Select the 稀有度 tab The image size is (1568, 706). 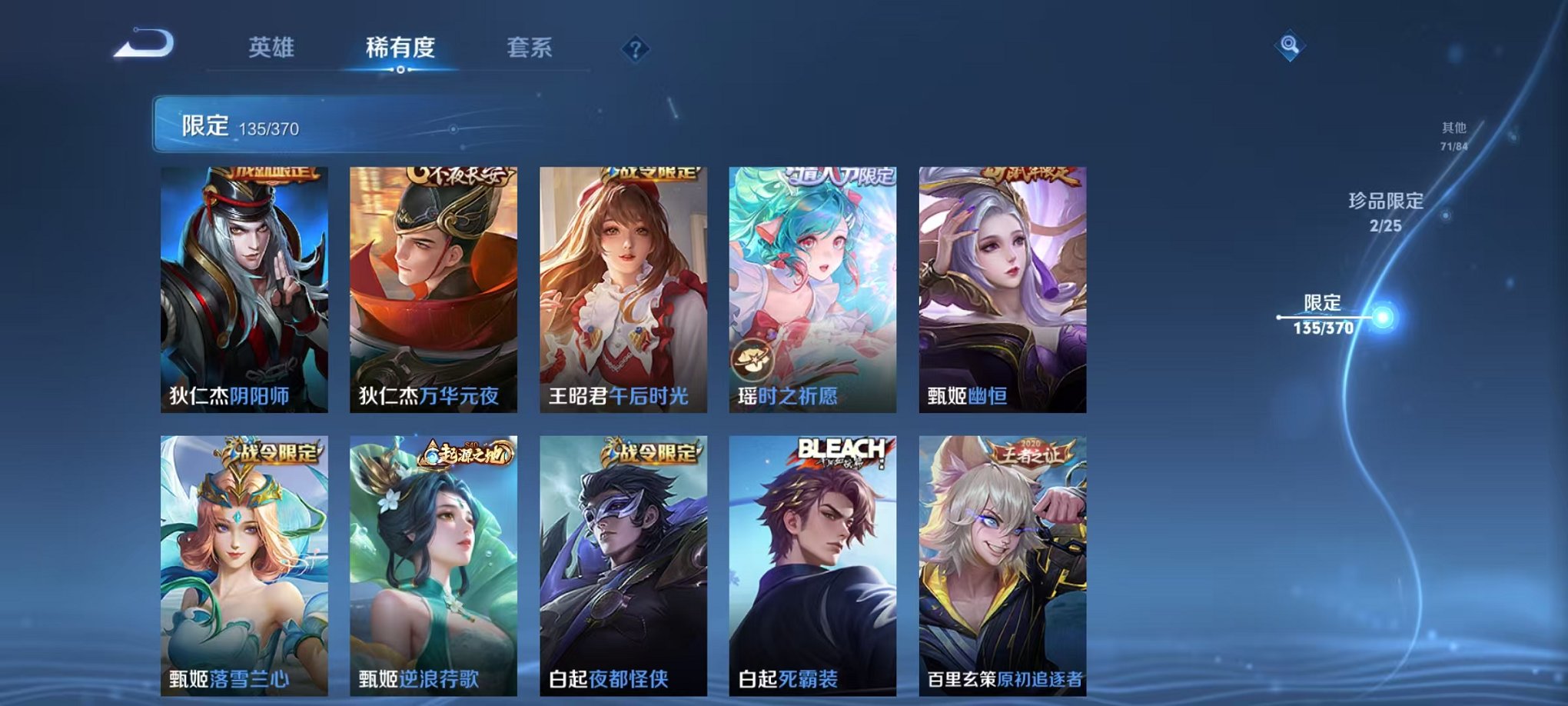399,46
